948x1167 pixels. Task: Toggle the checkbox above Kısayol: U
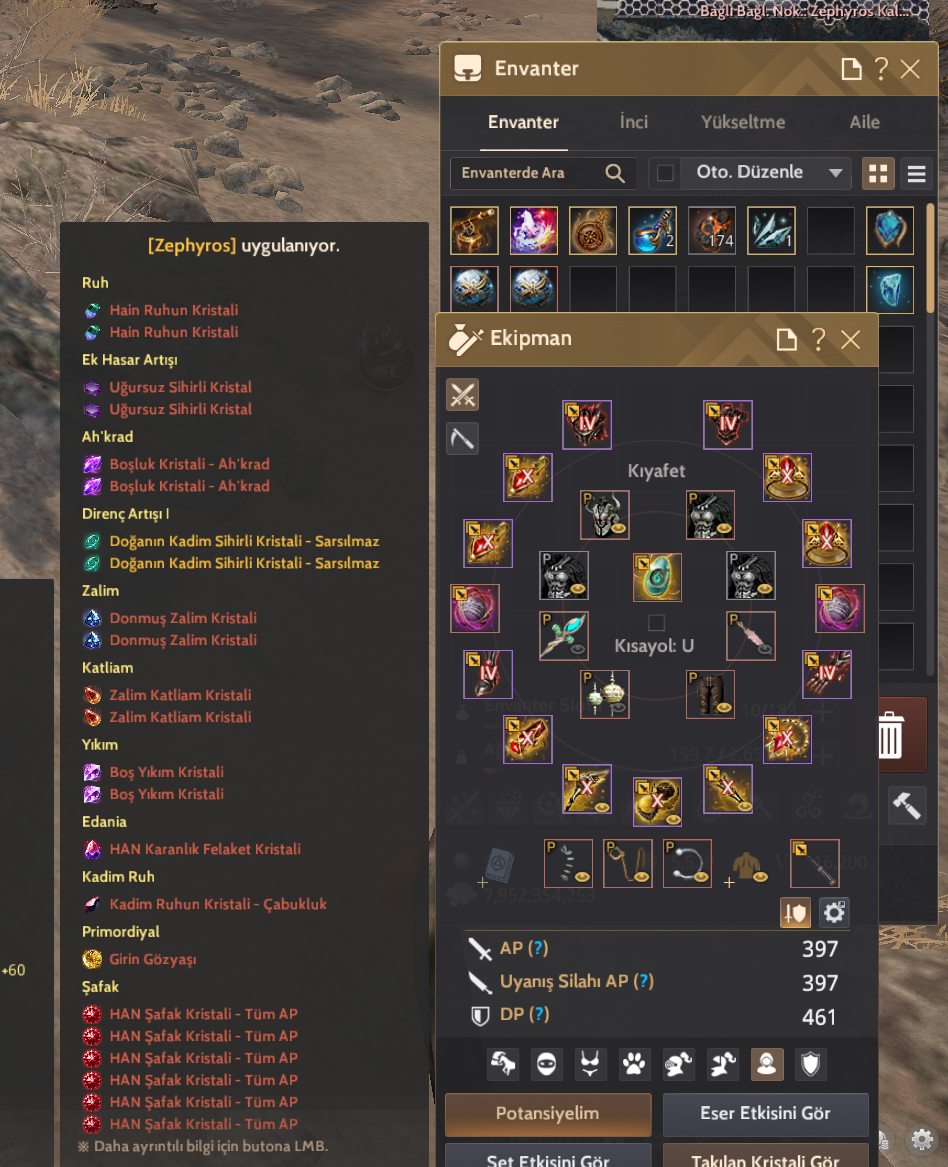pos(656,623)
